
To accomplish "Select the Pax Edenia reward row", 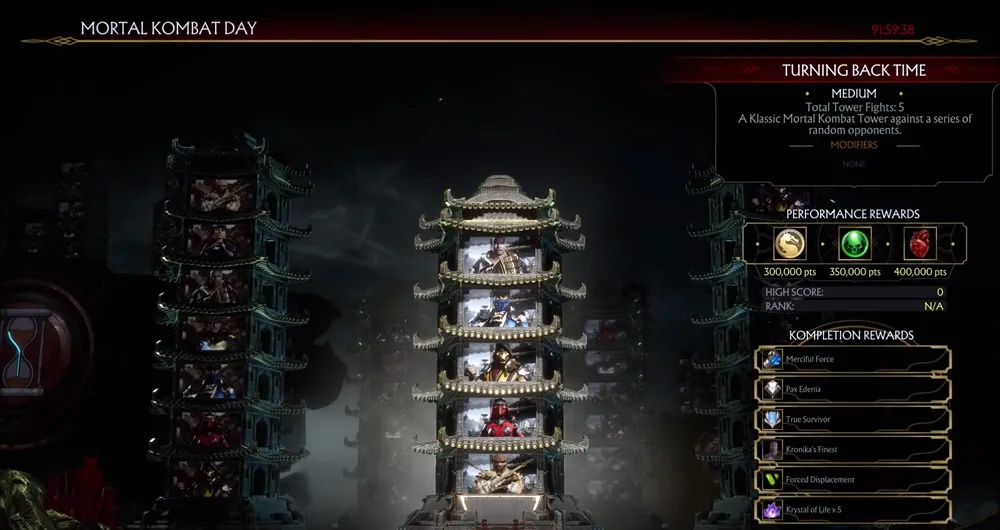I will pyautogui.click(x=854, y=389).
